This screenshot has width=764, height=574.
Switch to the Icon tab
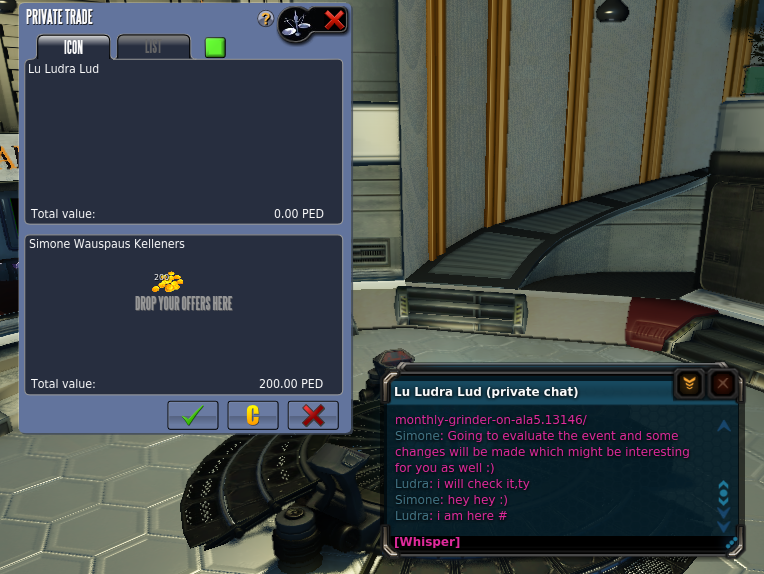[x=73, y=47]
